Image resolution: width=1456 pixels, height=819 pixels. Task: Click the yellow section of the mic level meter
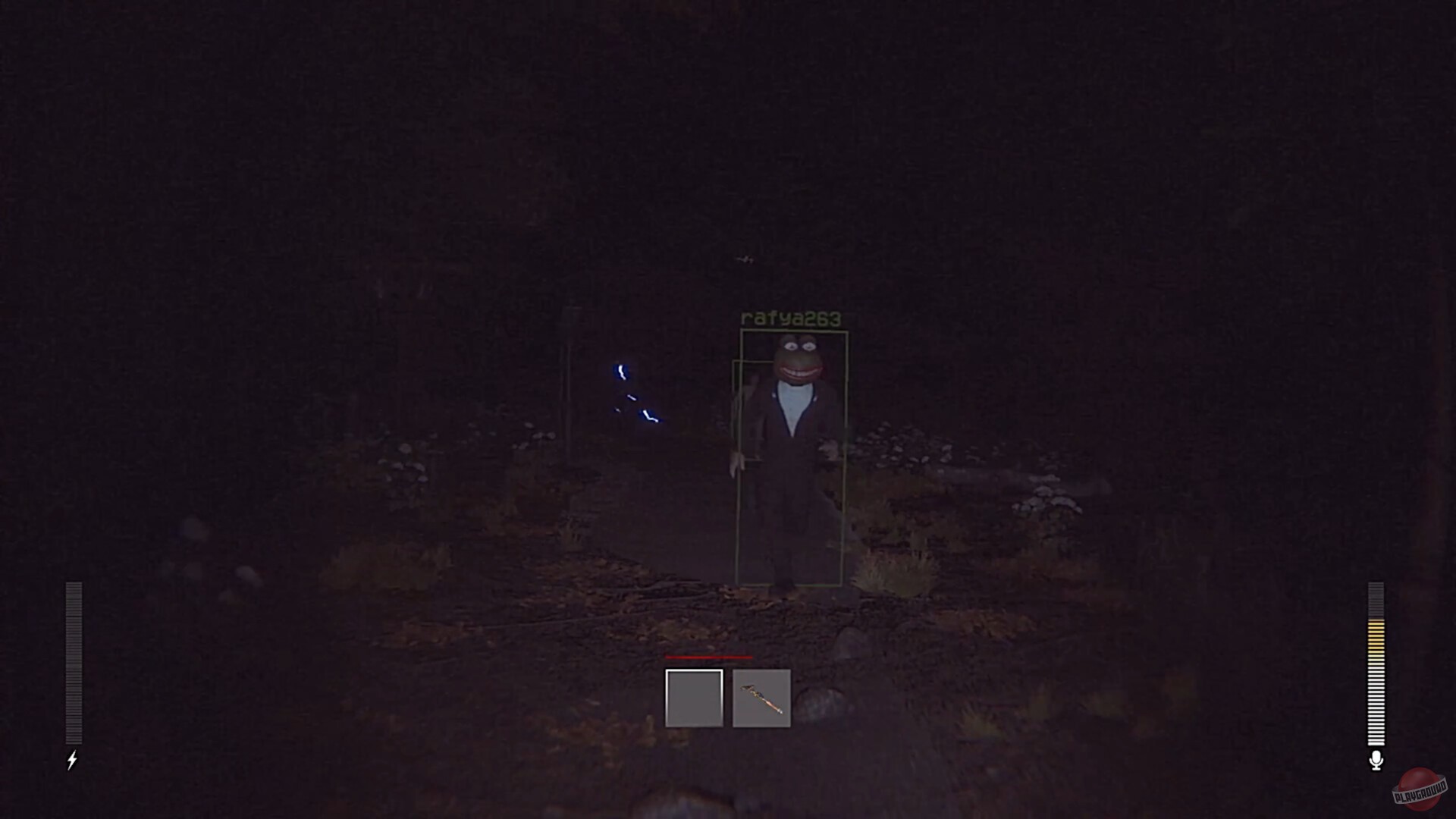(1376, 641)
